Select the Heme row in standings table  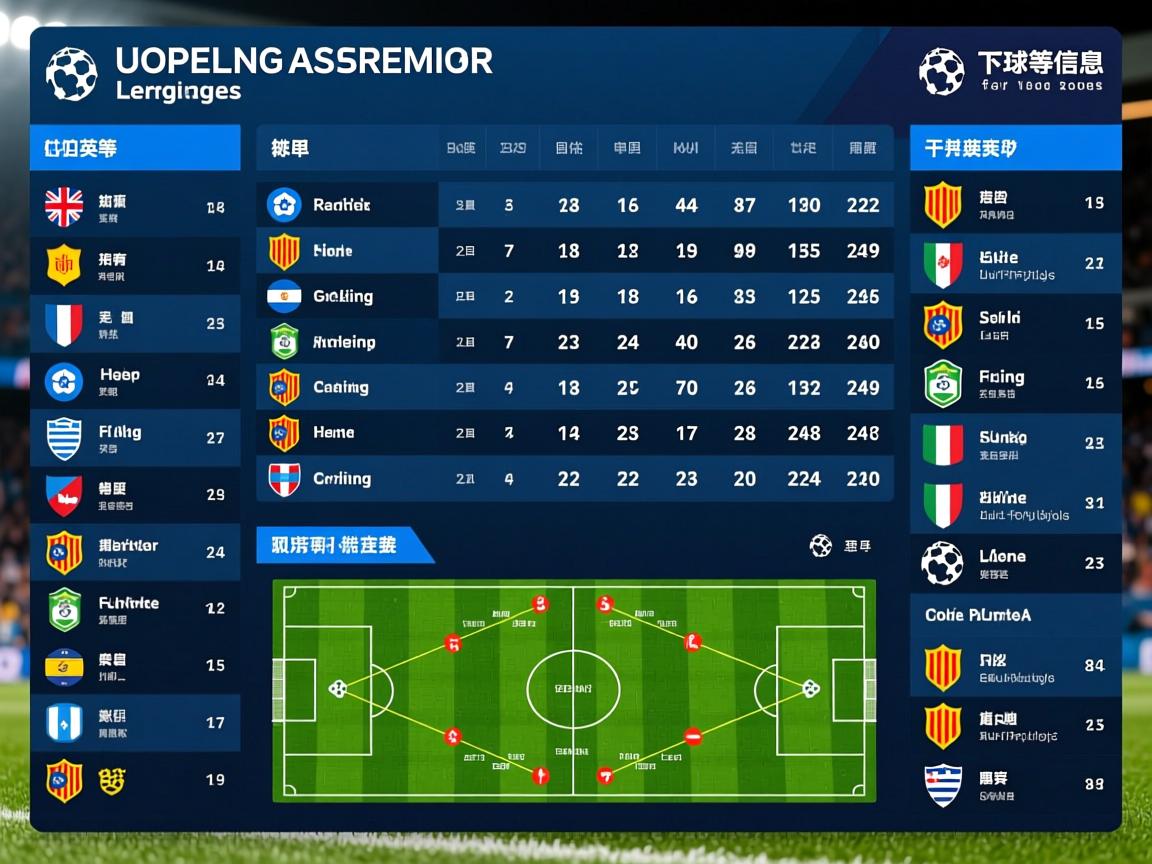click(574, 433)
